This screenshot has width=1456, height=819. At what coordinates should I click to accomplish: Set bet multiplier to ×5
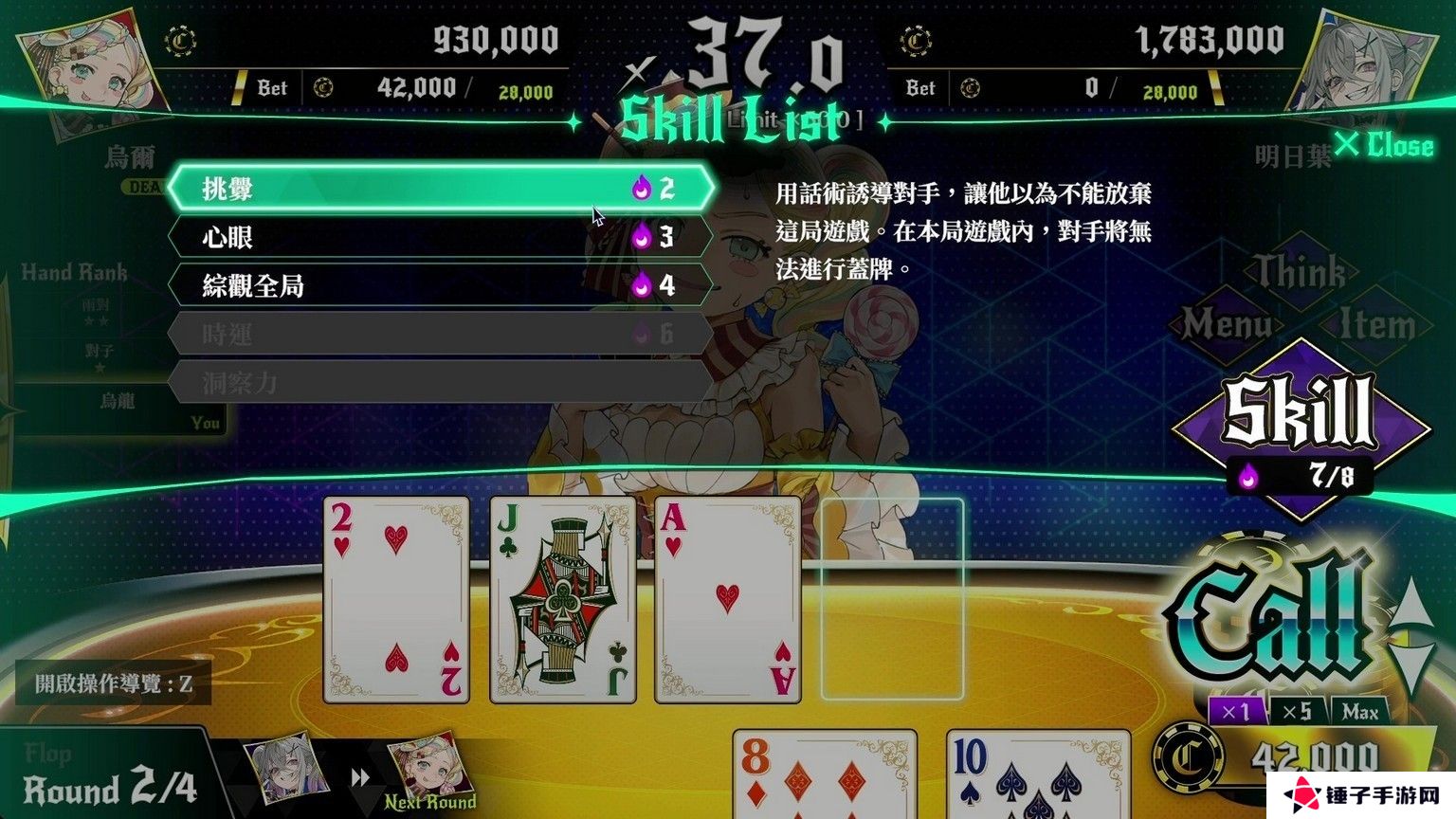point(1296,711)
